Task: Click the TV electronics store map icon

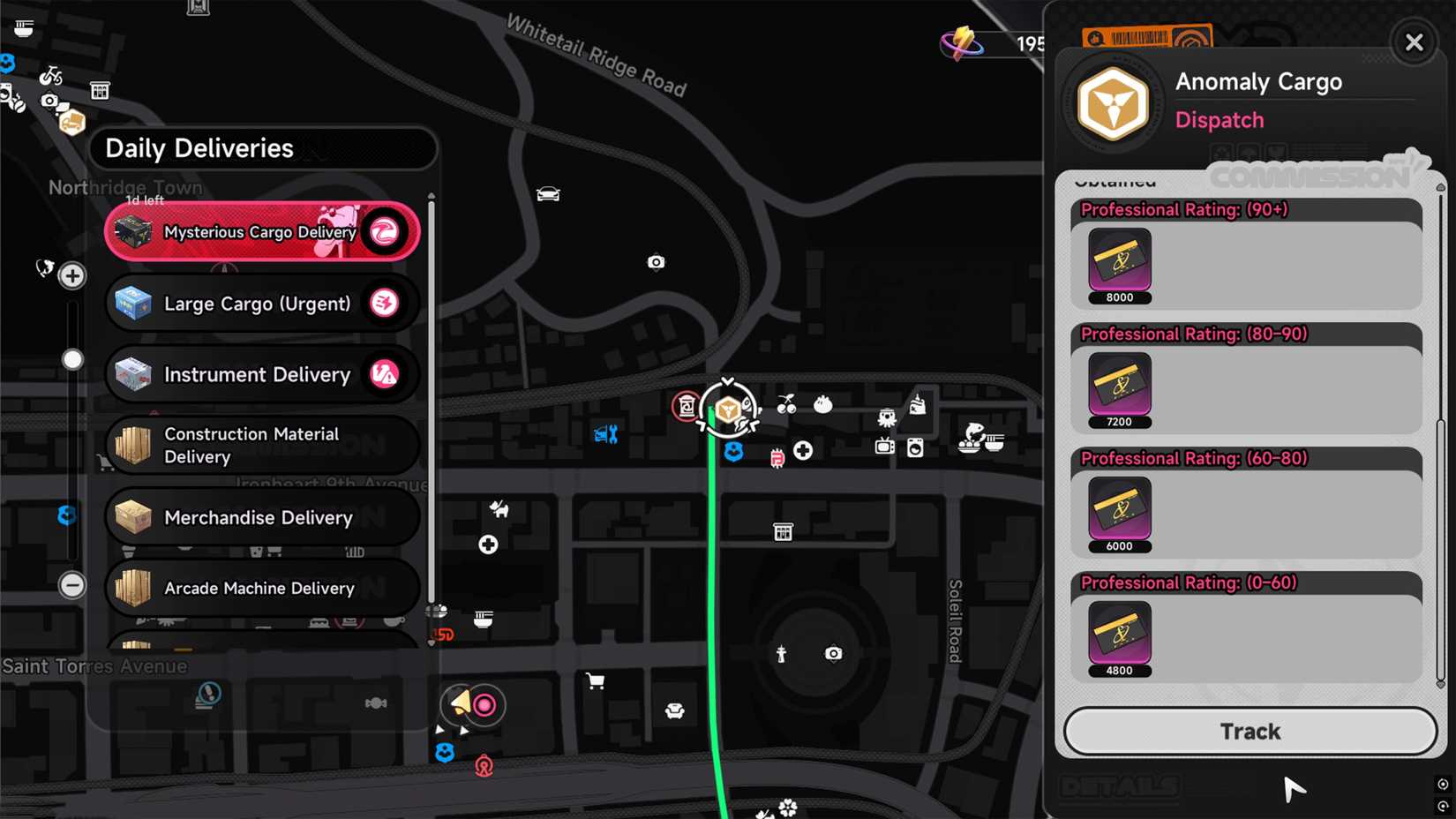Action: (884, 447)
